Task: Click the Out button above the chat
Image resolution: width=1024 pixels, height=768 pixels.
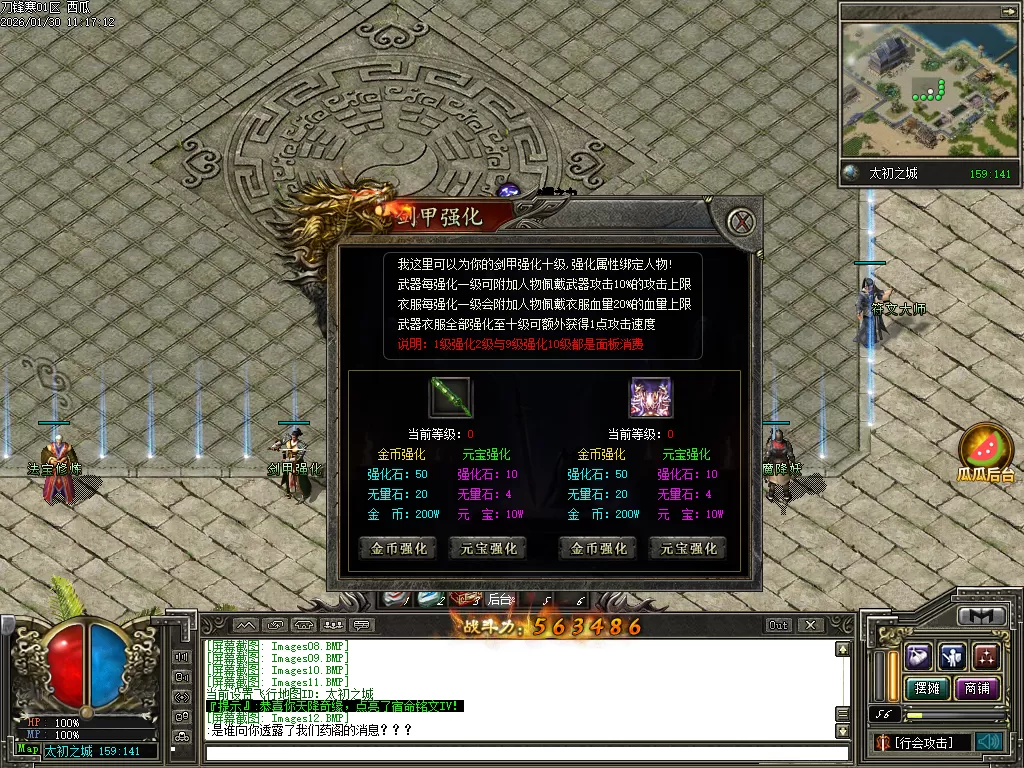Action: point(778,625)
